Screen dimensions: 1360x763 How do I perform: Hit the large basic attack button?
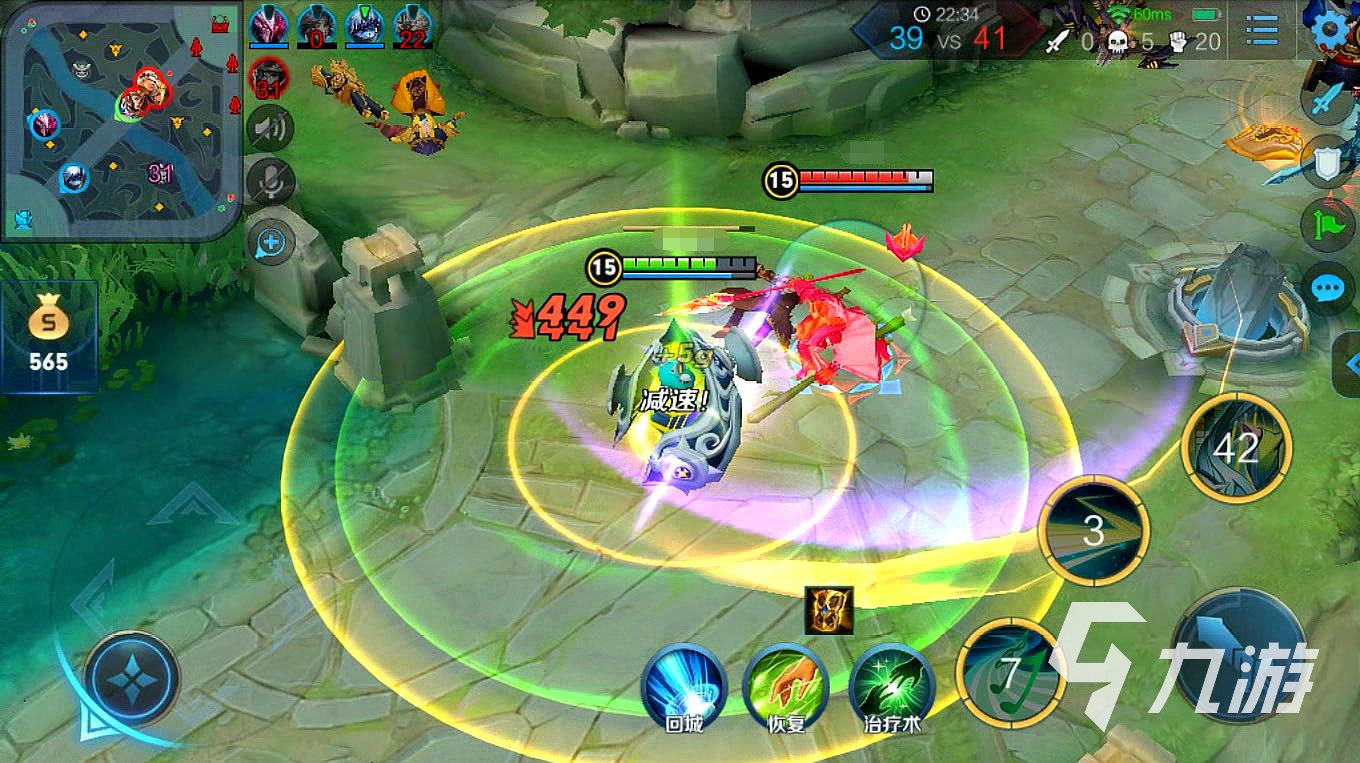(x=1240, y=657)
